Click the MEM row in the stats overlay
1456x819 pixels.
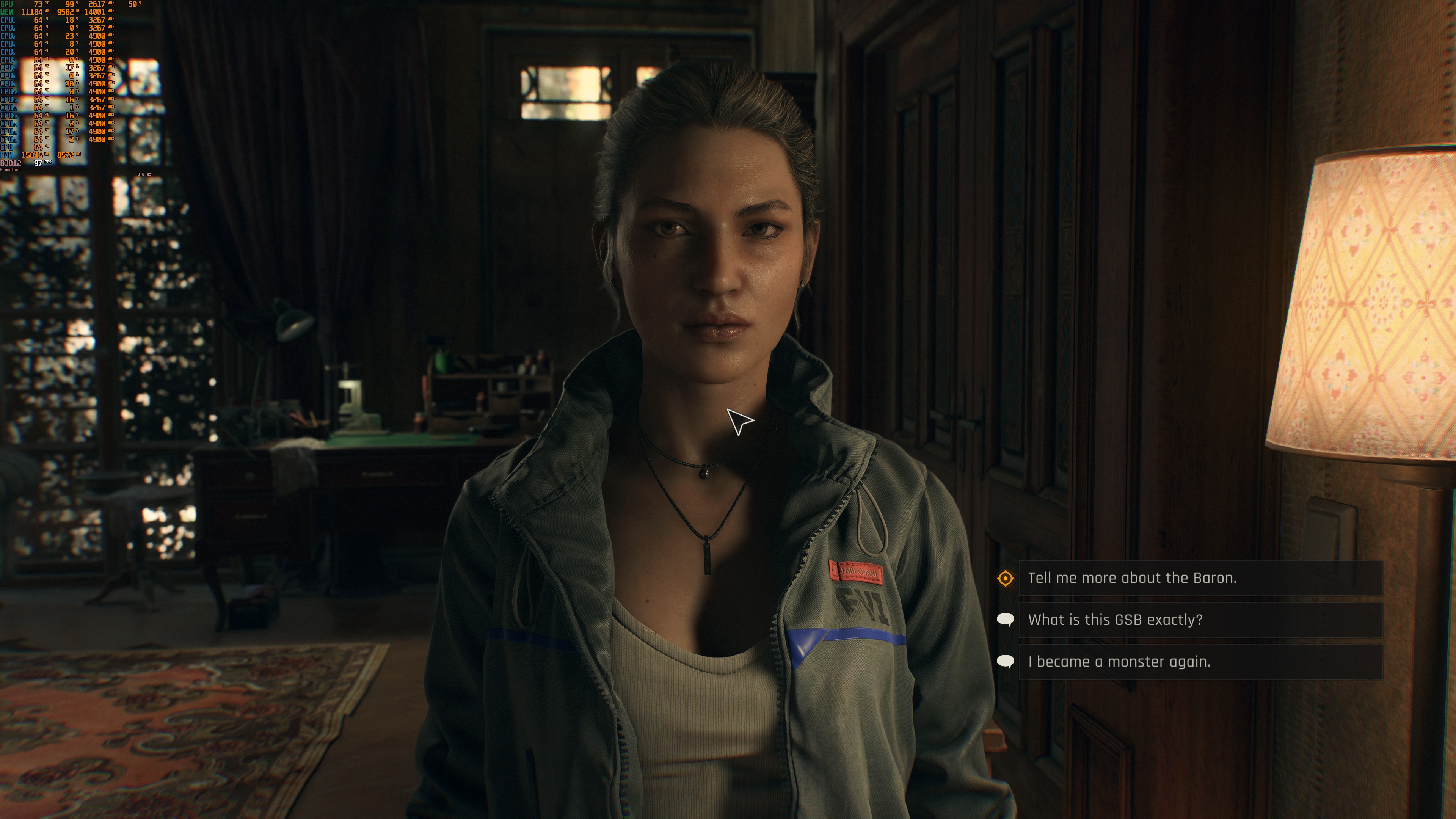(8, 11)
